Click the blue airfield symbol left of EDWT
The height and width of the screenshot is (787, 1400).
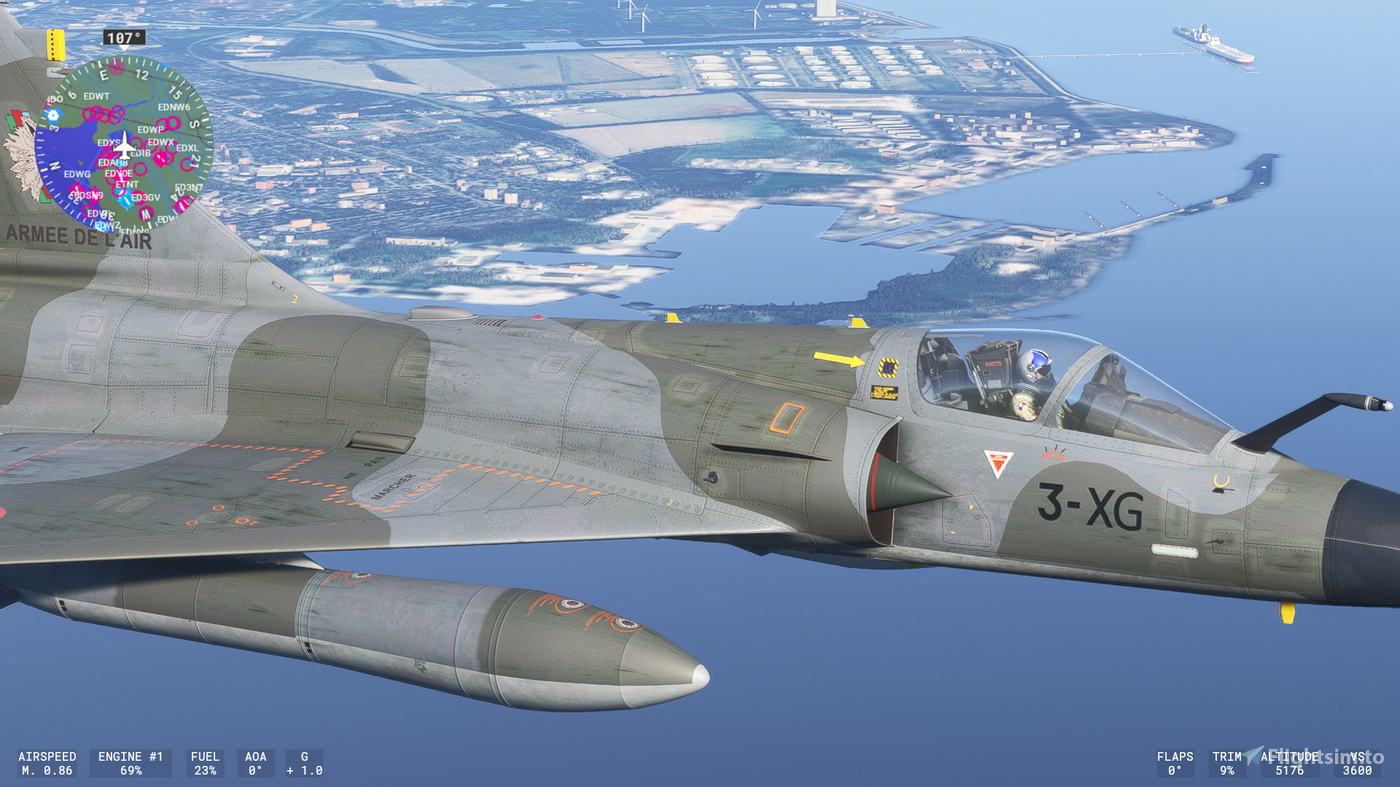[x=53, y=114]
